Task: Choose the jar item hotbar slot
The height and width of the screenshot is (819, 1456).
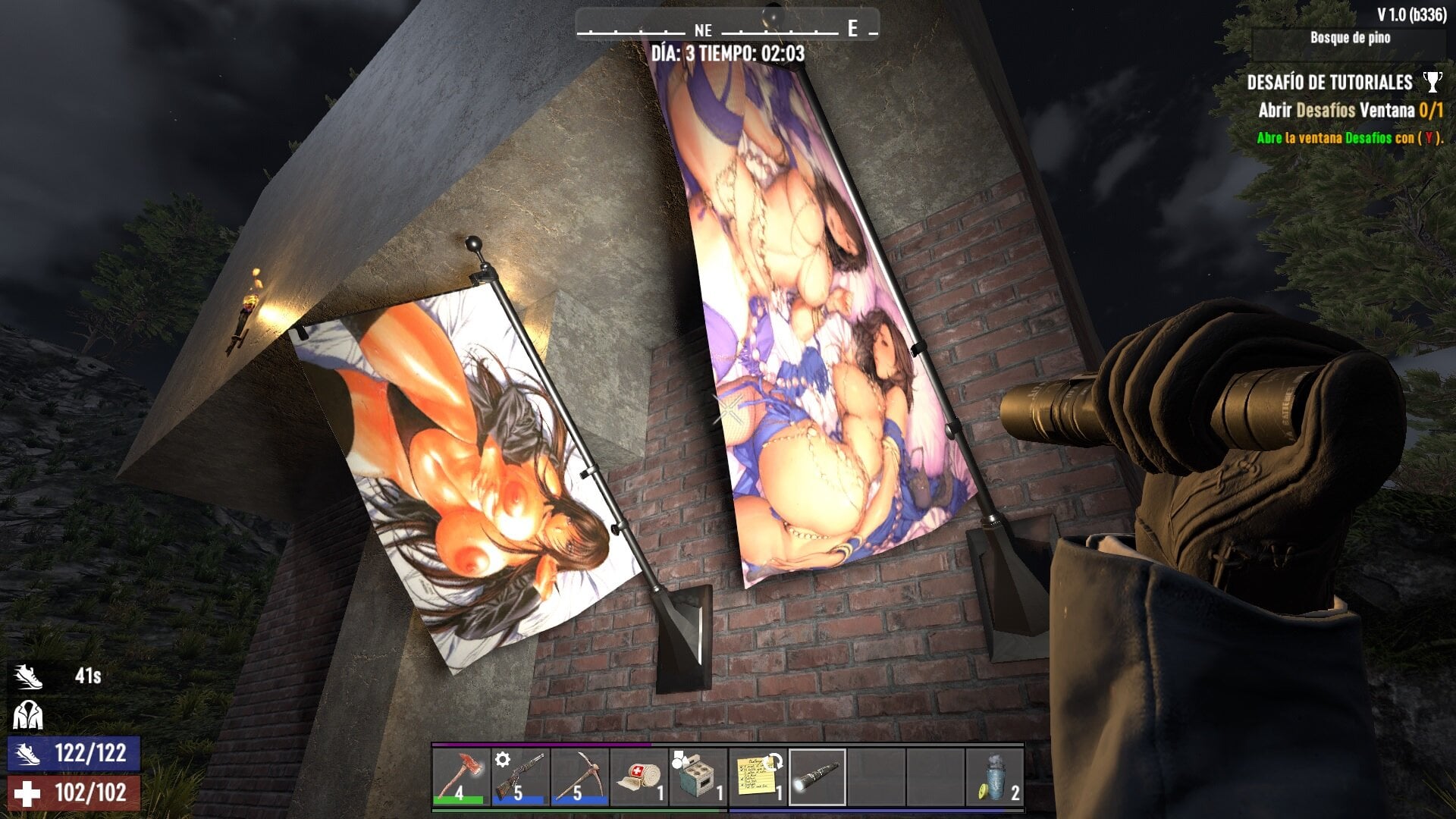Action: click(994, 777)
